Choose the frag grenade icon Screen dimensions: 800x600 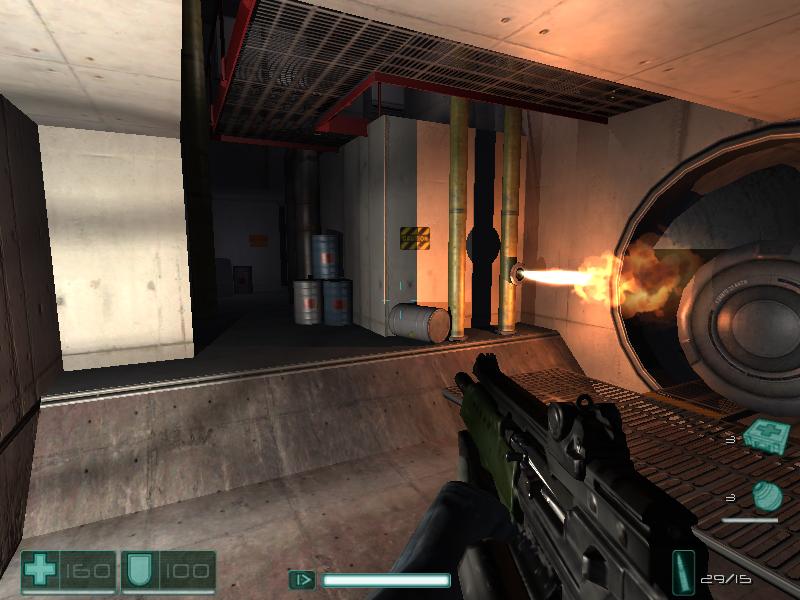pos(765,496)
